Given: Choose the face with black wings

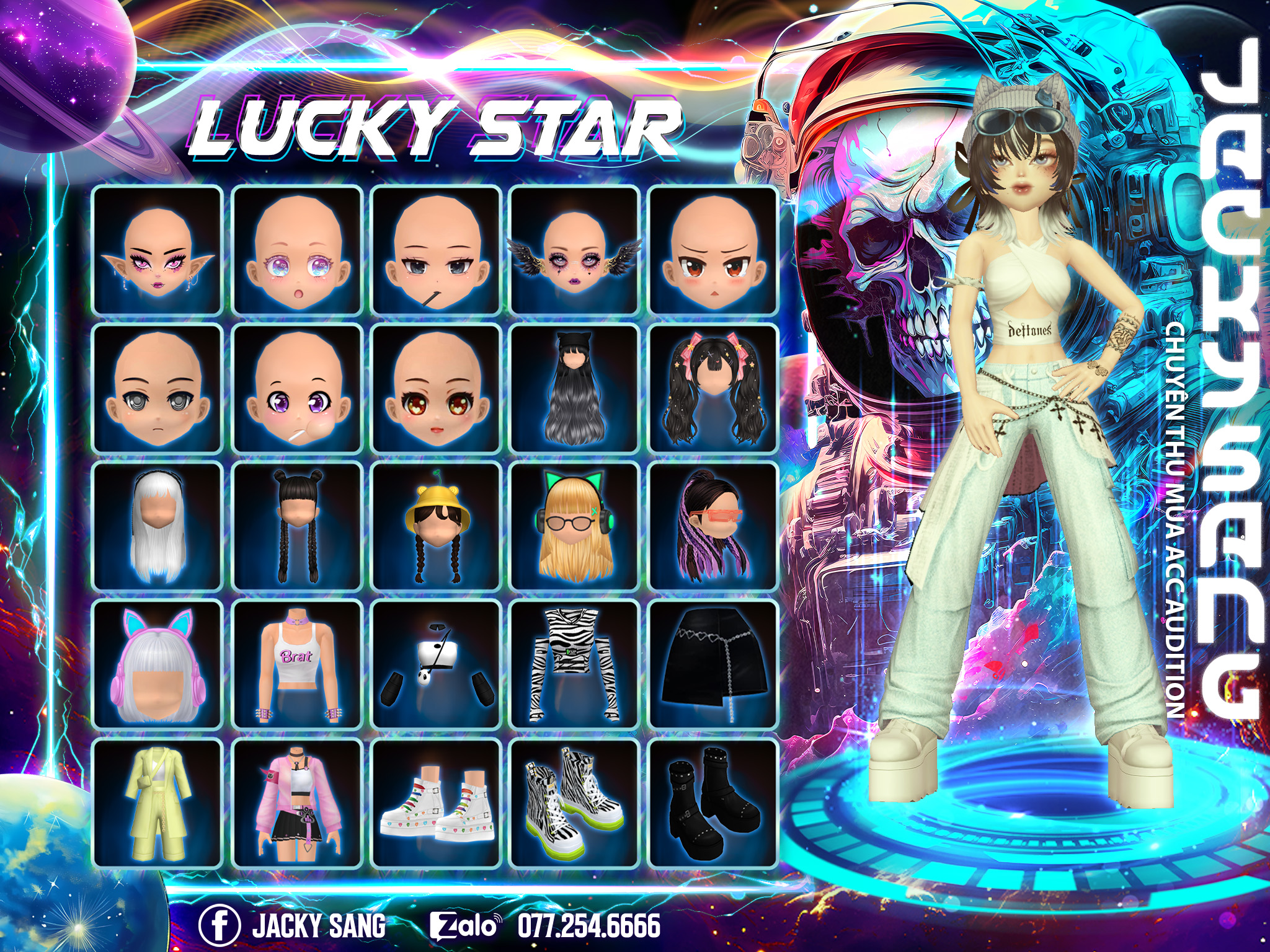Looking at the screenshot, I should pyautogui.click(x=574, y=250).
